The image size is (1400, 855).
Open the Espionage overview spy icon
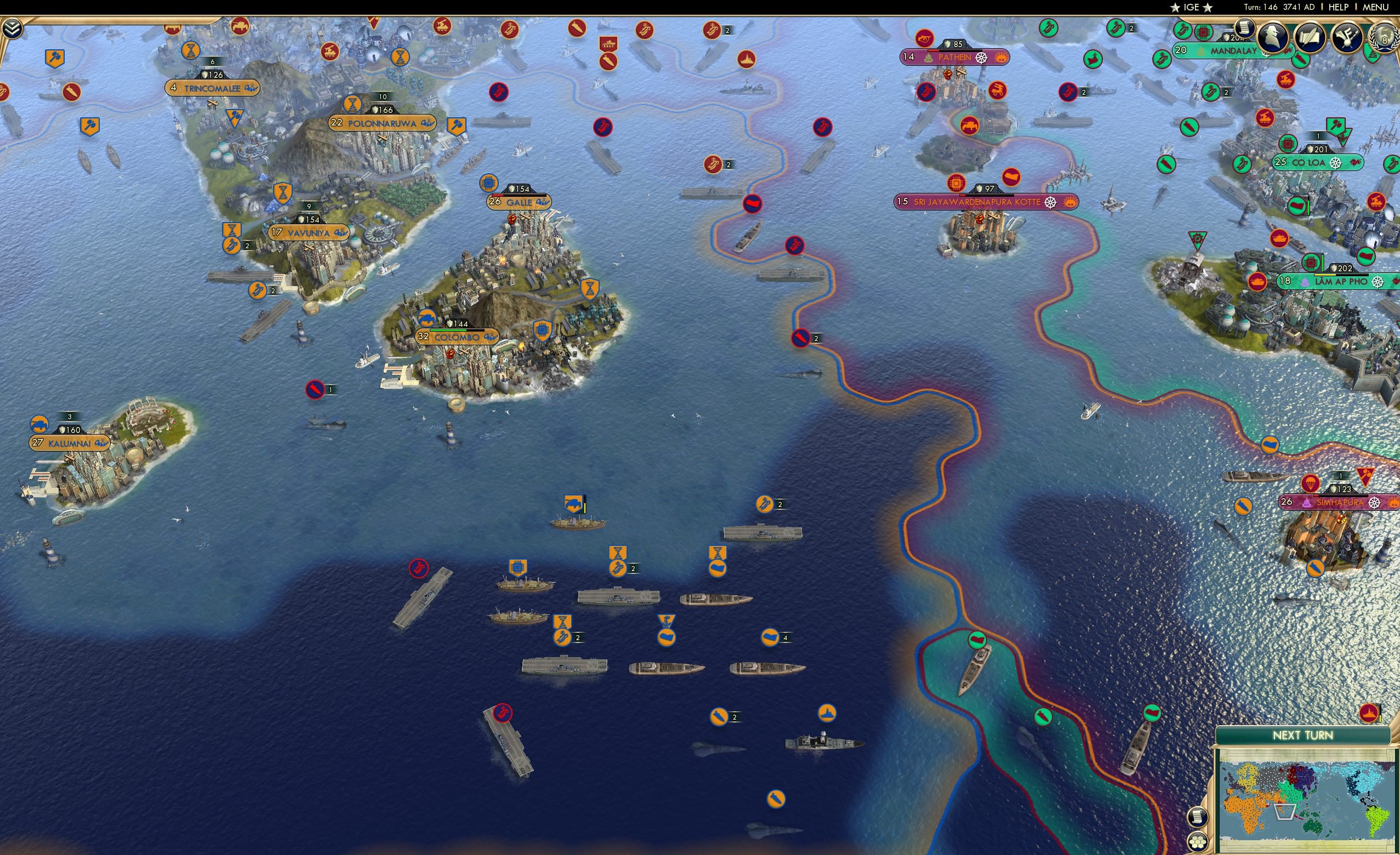coord(1274,37)
